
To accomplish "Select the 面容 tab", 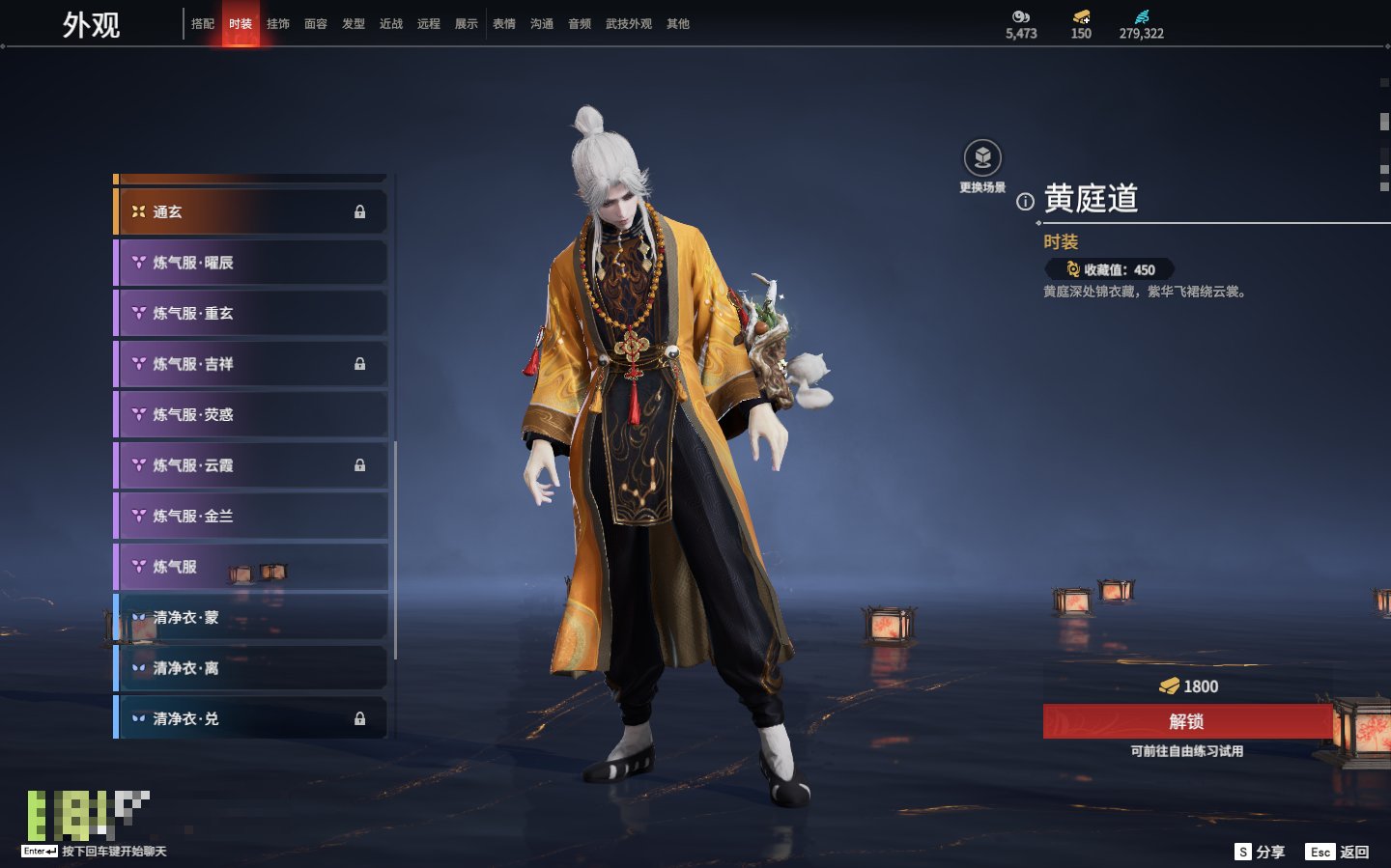I will tap(316, 24).
